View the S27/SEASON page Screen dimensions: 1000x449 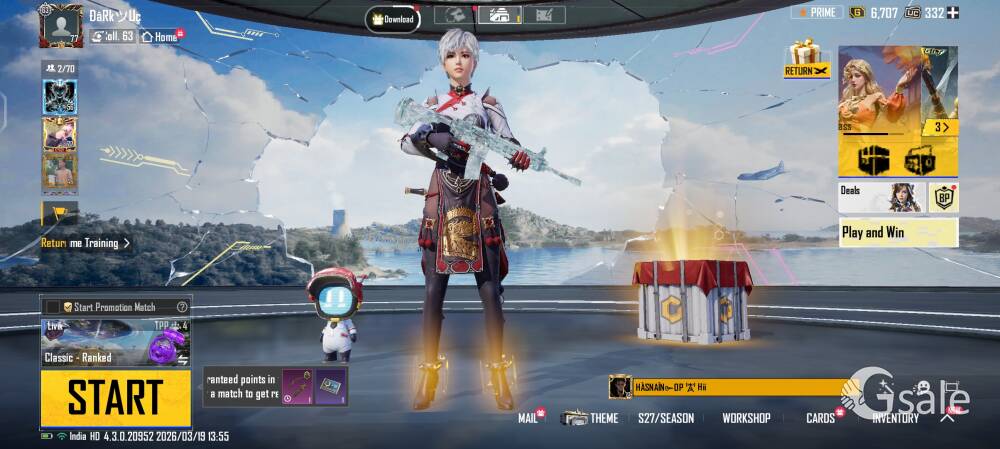click(666, 418)
